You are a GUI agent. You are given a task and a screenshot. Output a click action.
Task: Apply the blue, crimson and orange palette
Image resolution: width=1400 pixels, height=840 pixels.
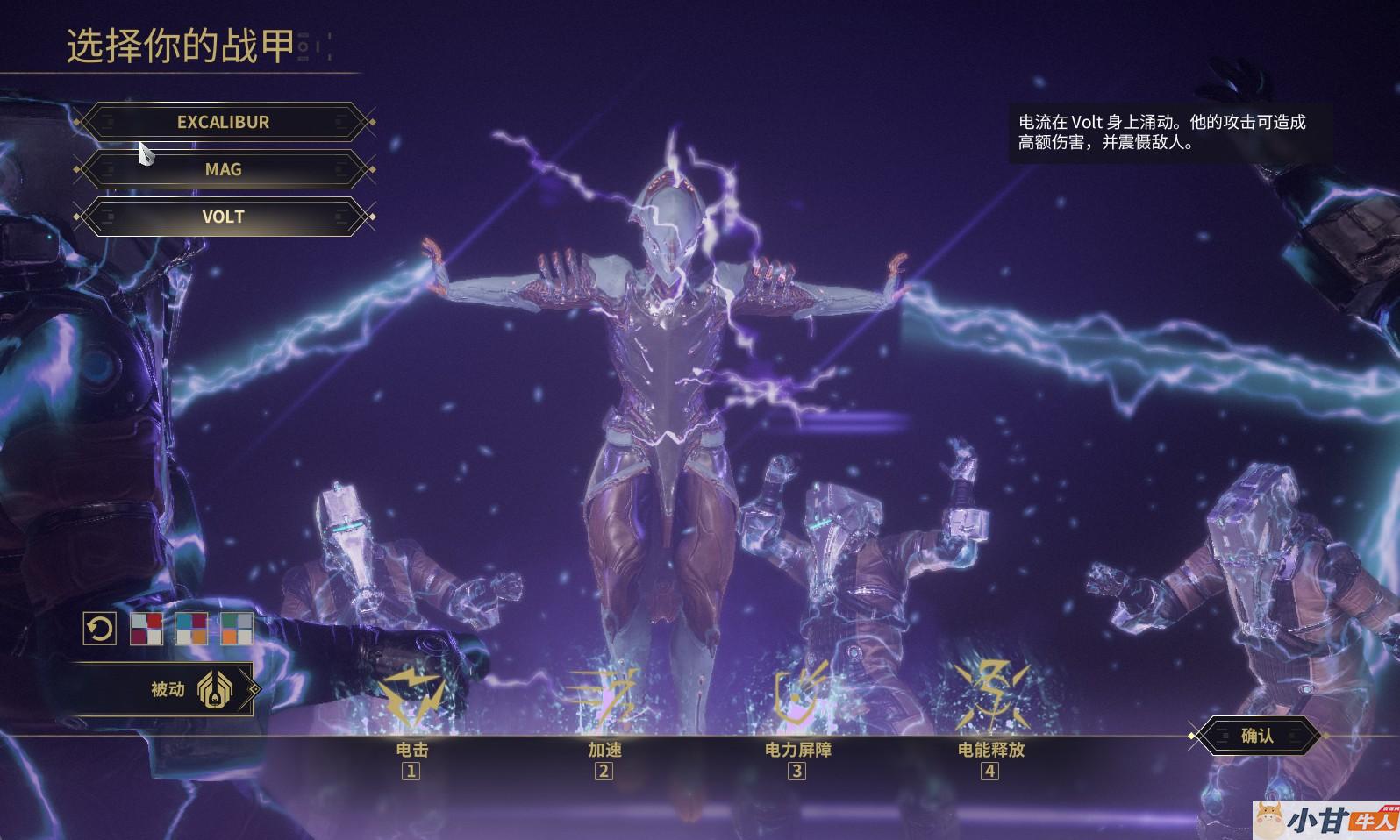pos(191,629)
